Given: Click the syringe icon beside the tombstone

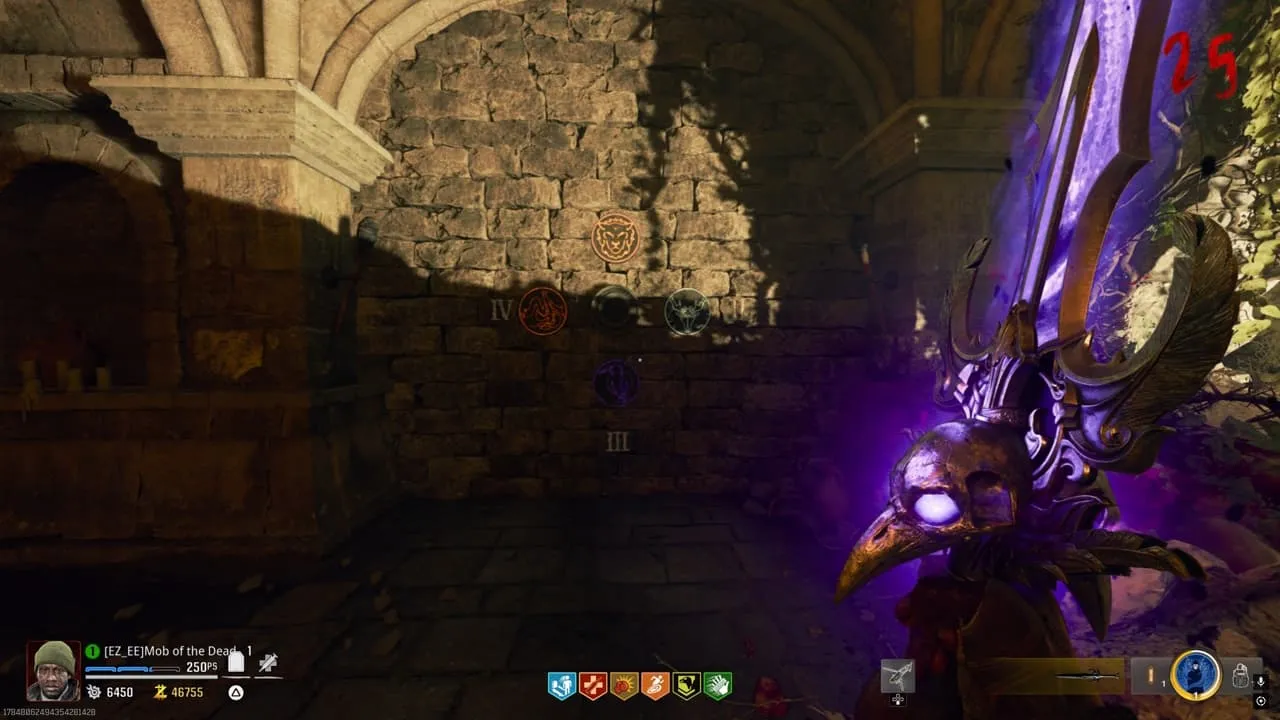Looking at the screenshot, I should point(267,662).
